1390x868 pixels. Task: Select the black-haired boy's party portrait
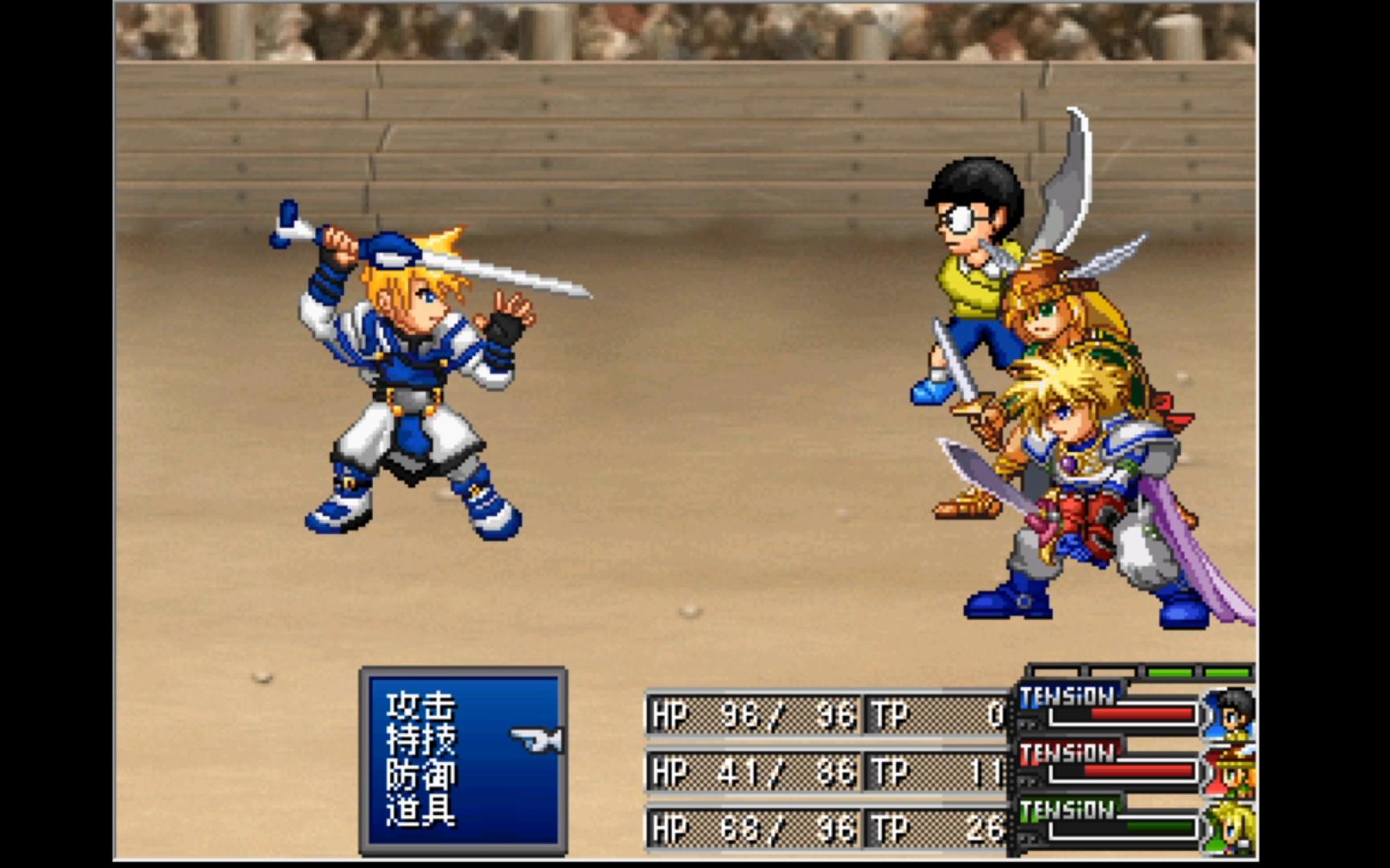pos(1231,712)
